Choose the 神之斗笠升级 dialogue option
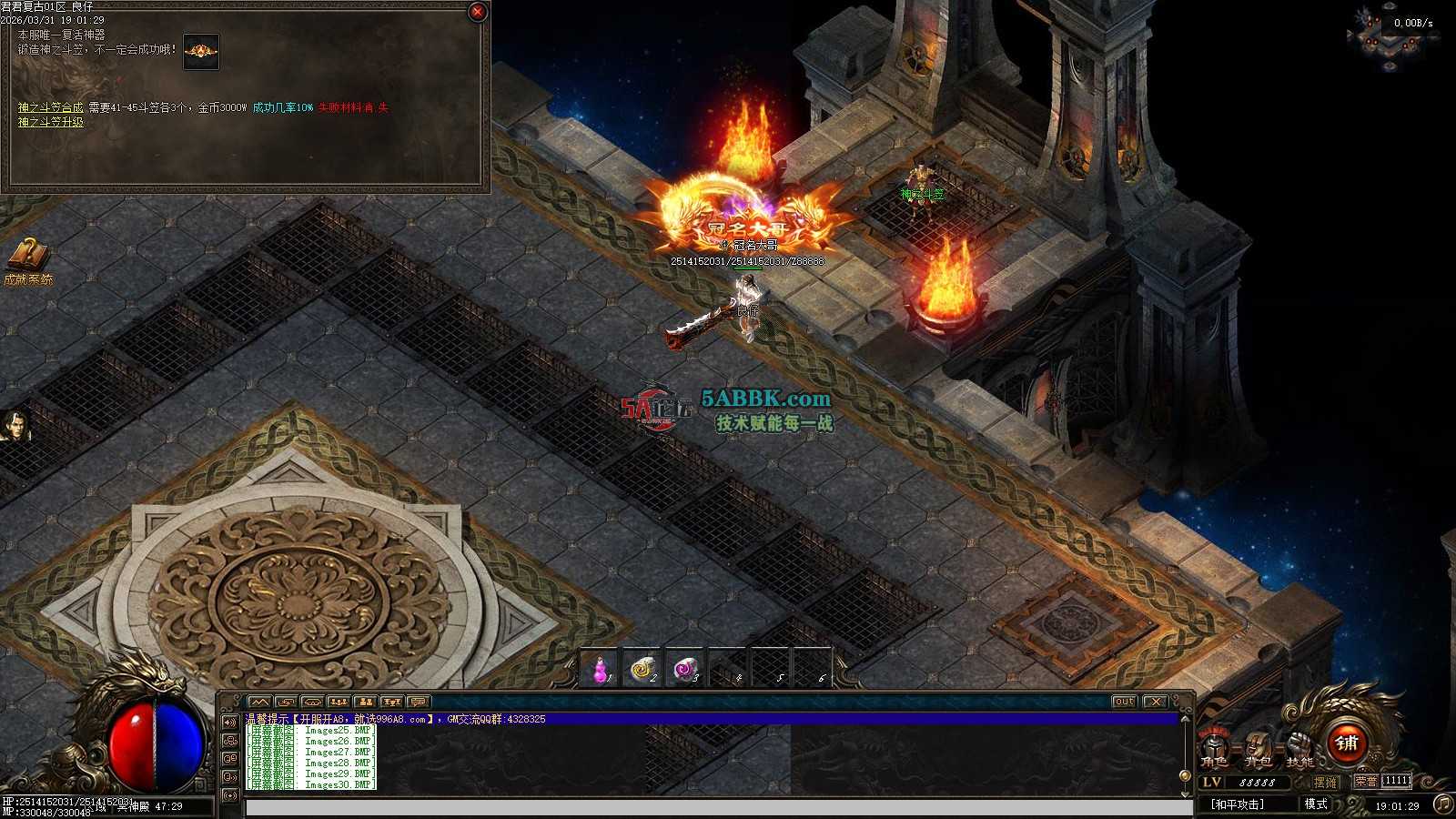This screenshot has width=1456, height=819. pyautogui.click(x=51, y=122)
